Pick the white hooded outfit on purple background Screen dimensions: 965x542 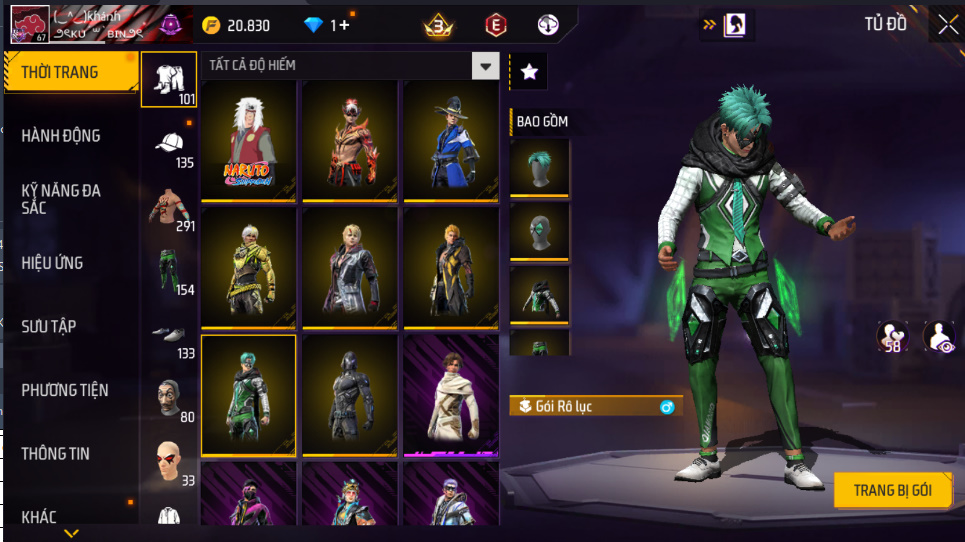coord(451,395)
